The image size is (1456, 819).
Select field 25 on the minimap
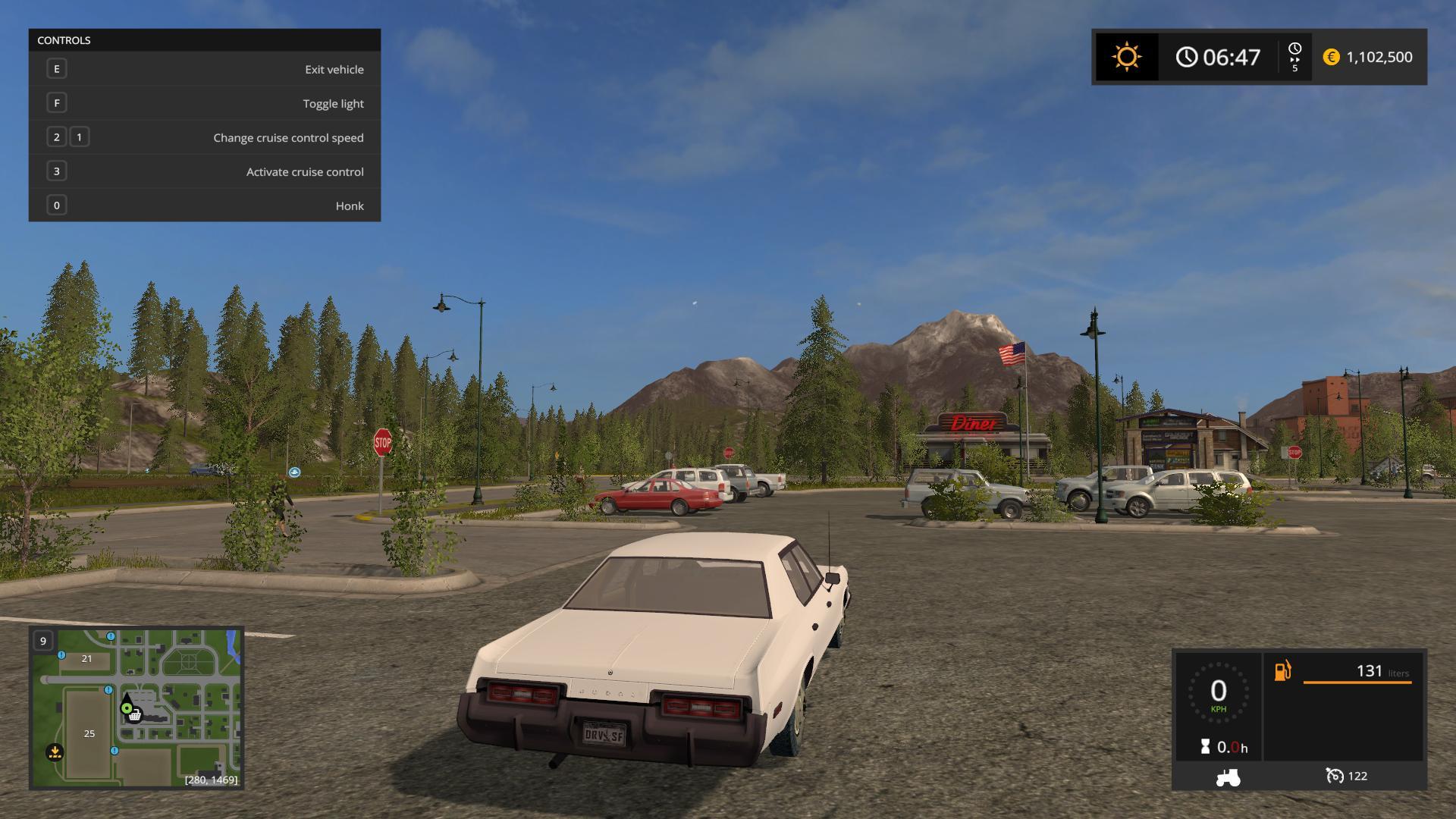pyautogui.click(x=89, y=733)
